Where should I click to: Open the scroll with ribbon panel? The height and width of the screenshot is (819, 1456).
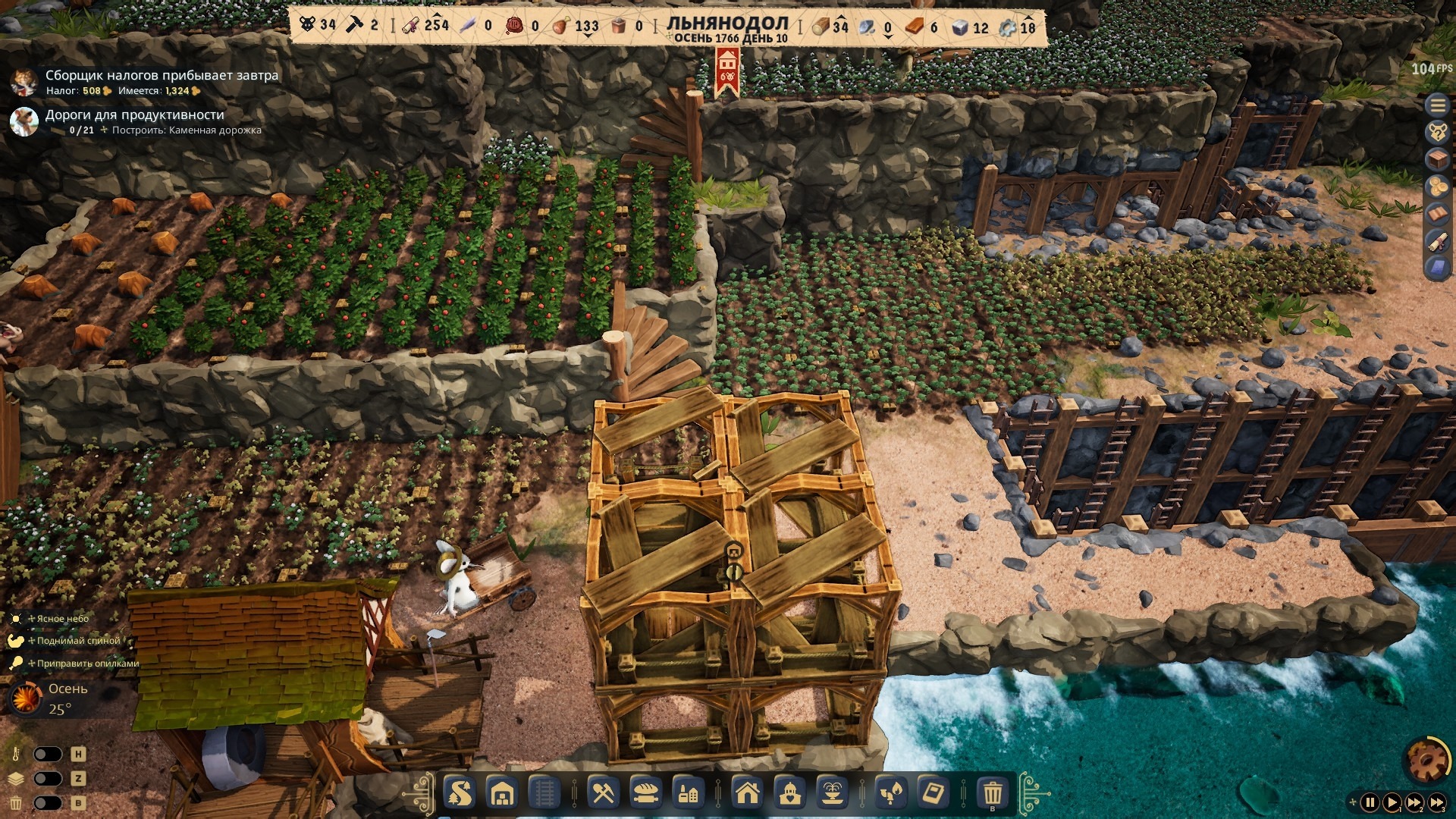1438,241
